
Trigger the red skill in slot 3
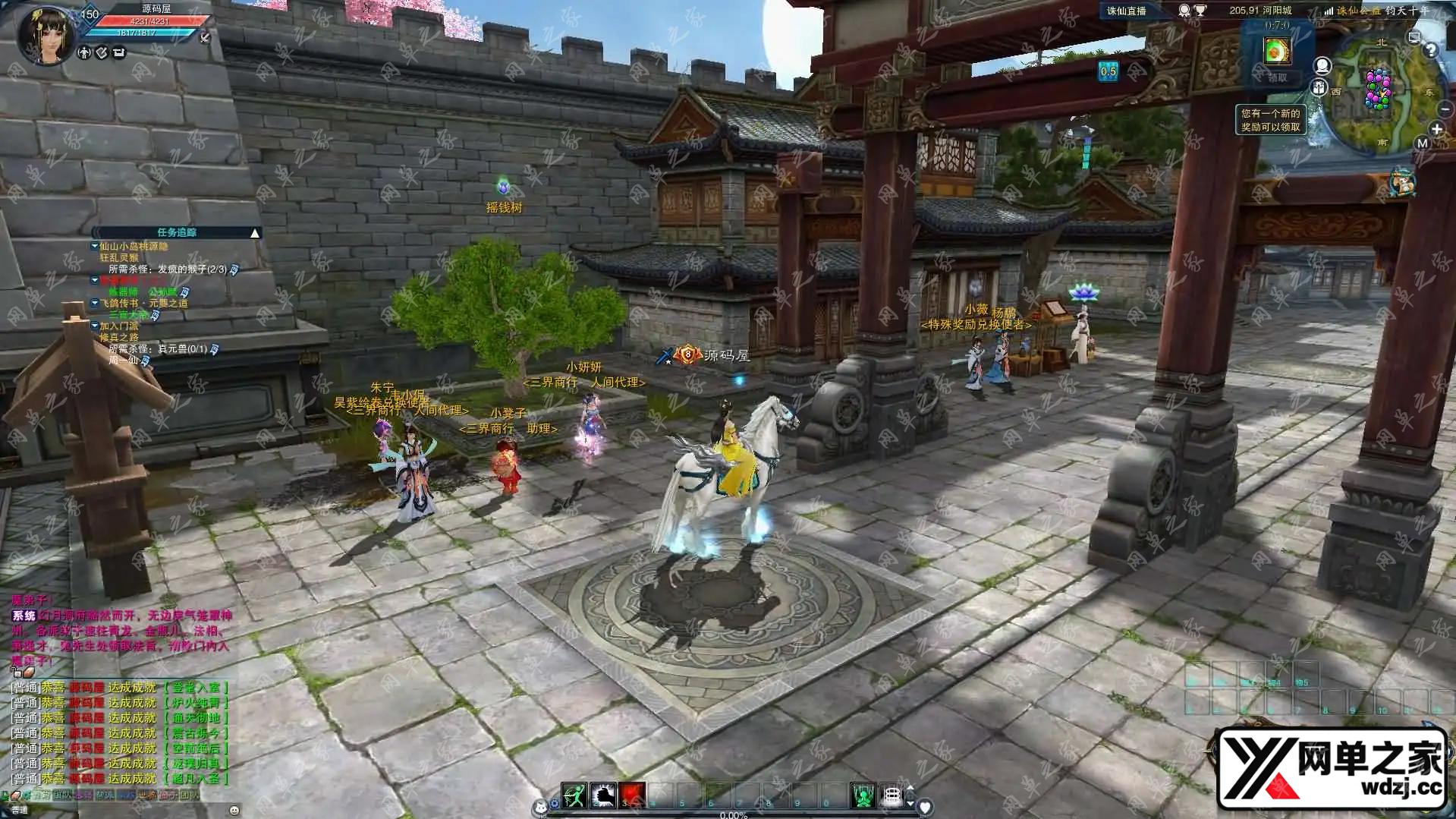(632, 795)
